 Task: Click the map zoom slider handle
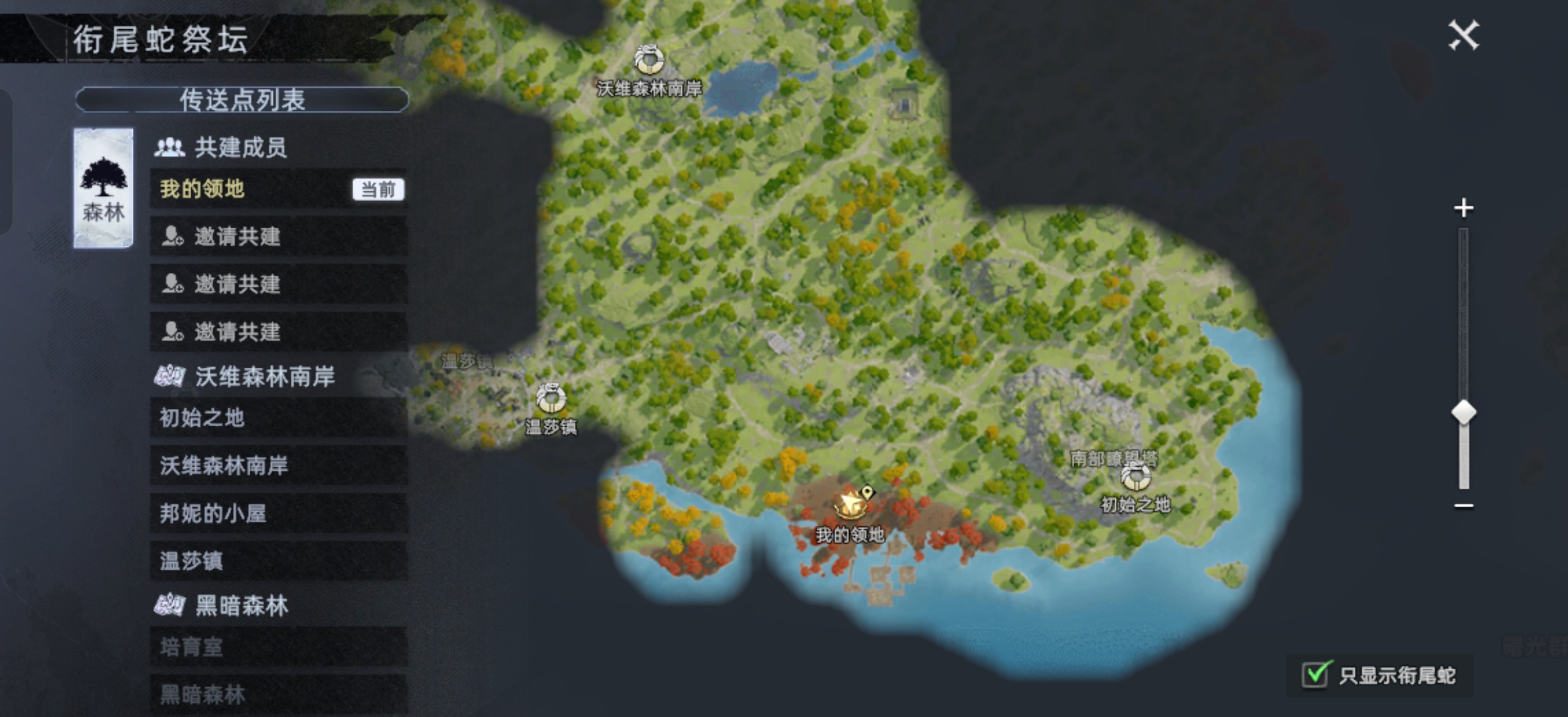click(1464, 413)
